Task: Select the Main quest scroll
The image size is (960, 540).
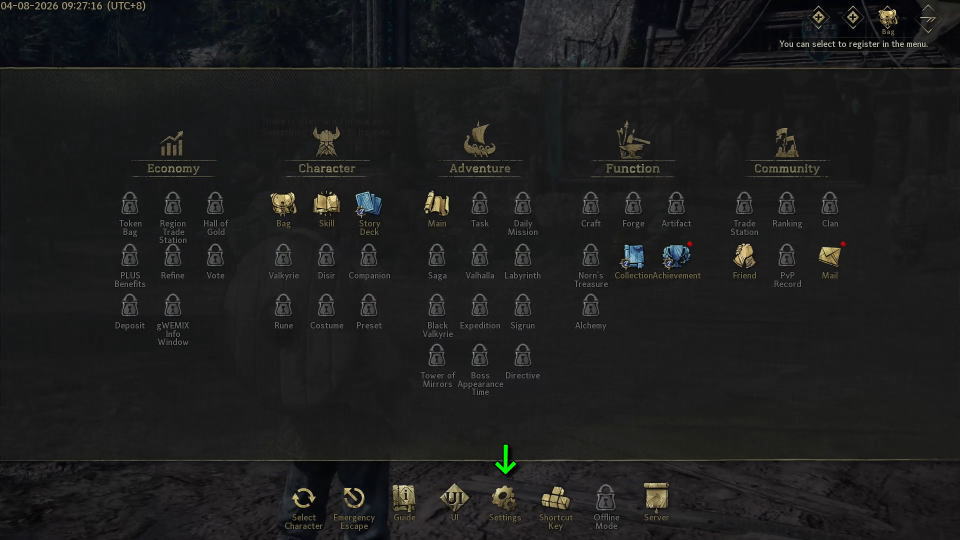Action: [437, 205]
